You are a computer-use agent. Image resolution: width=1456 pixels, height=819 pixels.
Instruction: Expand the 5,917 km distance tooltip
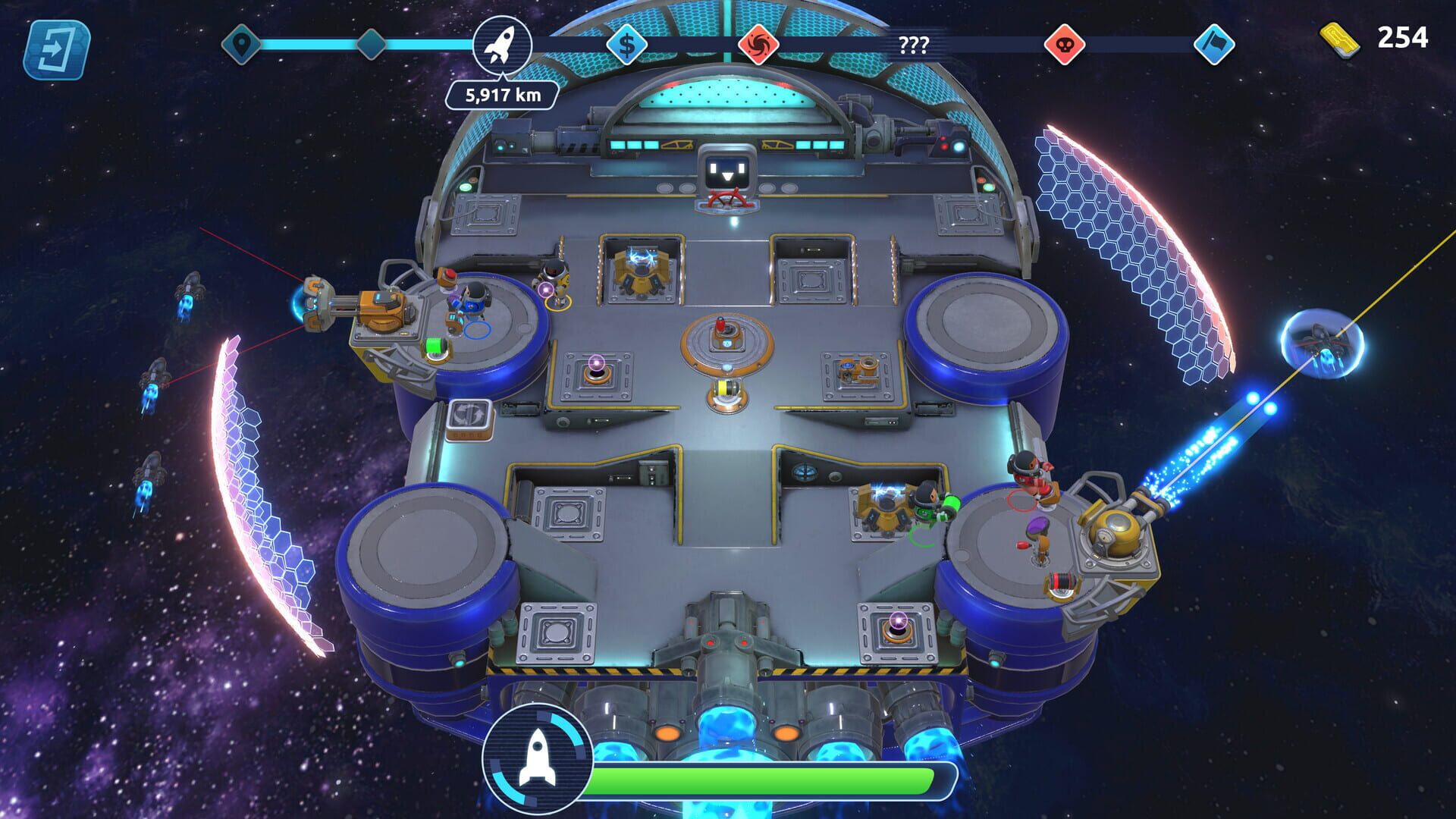point(503,96)
